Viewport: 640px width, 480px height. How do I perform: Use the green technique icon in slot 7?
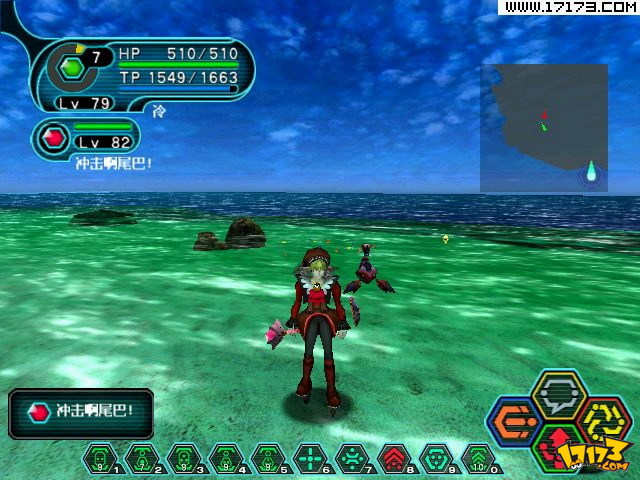[x=351, y=458]
